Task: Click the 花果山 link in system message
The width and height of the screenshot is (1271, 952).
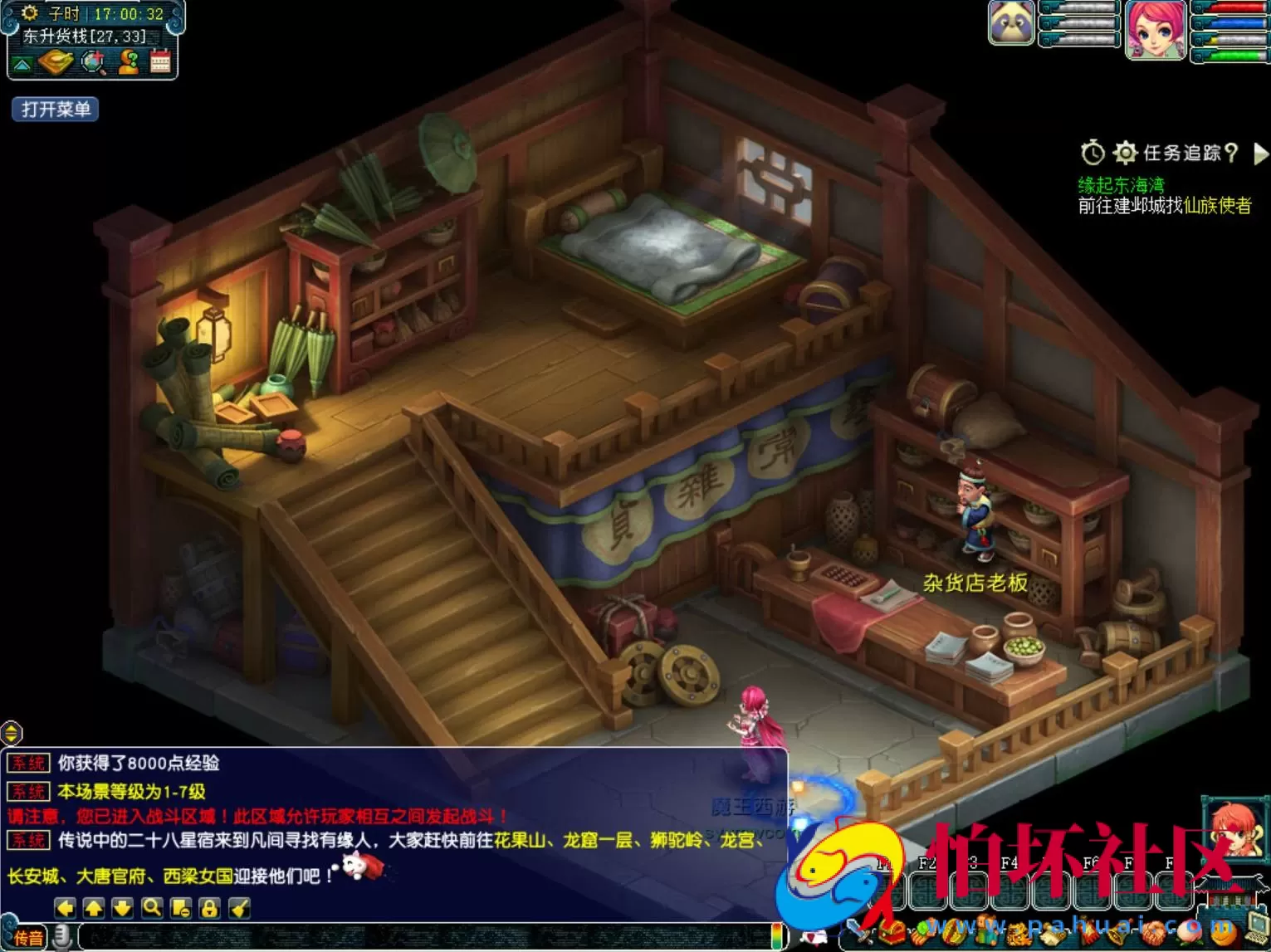Action: pos(520,838)
